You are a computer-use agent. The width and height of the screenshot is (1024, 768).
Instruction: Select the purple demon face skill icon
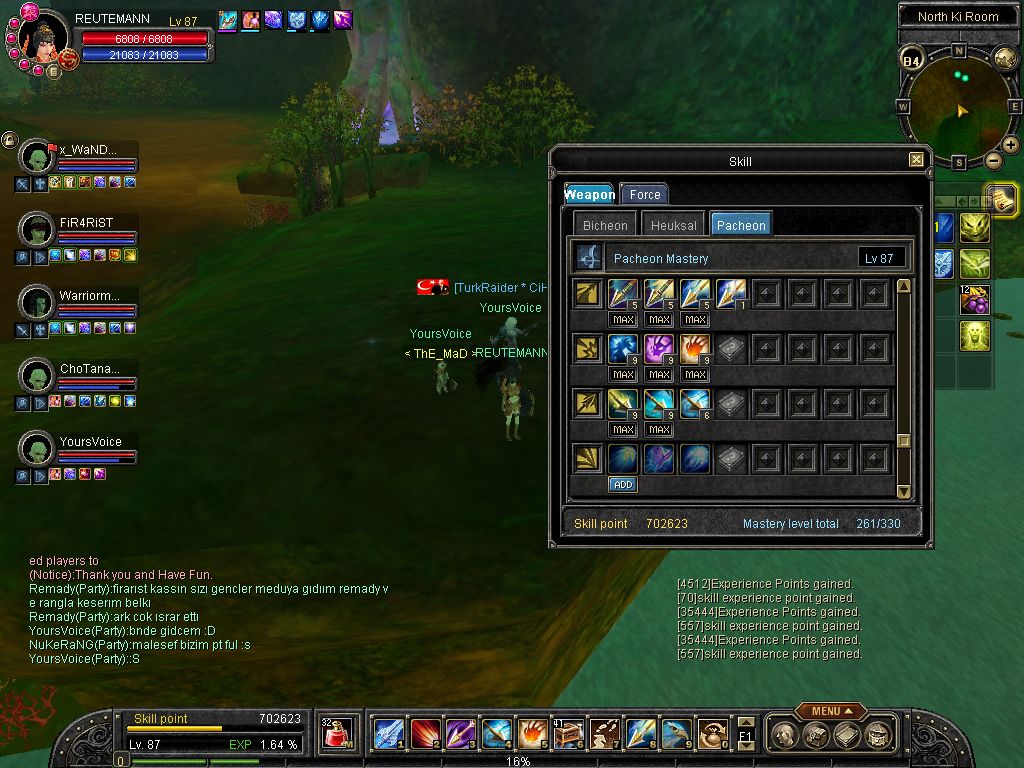659,348
